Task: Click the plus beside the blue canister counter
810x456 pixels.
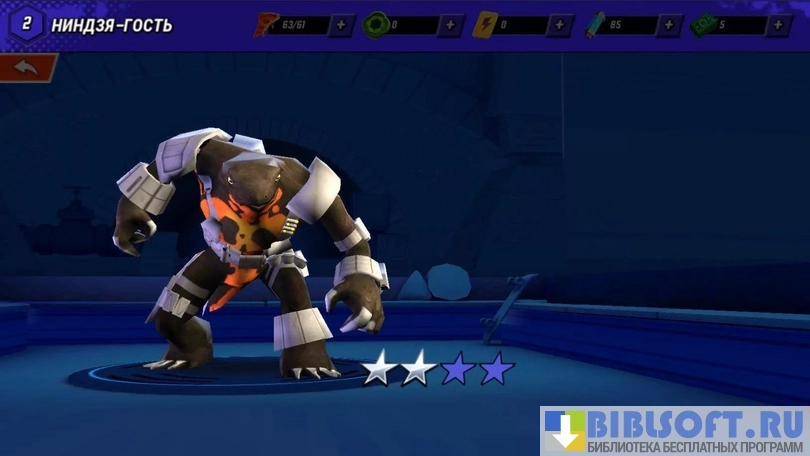Action: coord(670,25)
